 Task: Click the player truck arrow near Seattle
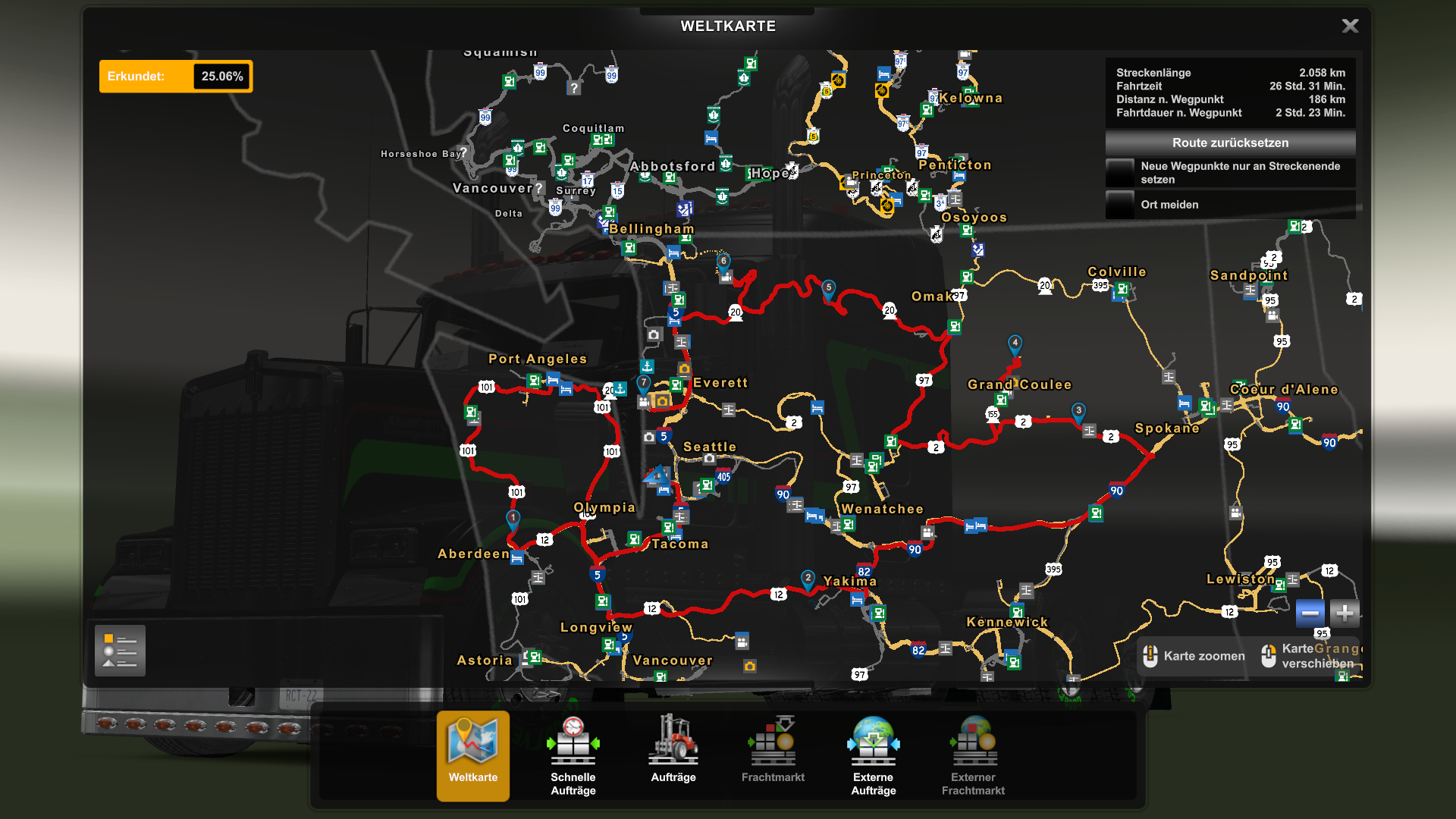click(657, 474)
